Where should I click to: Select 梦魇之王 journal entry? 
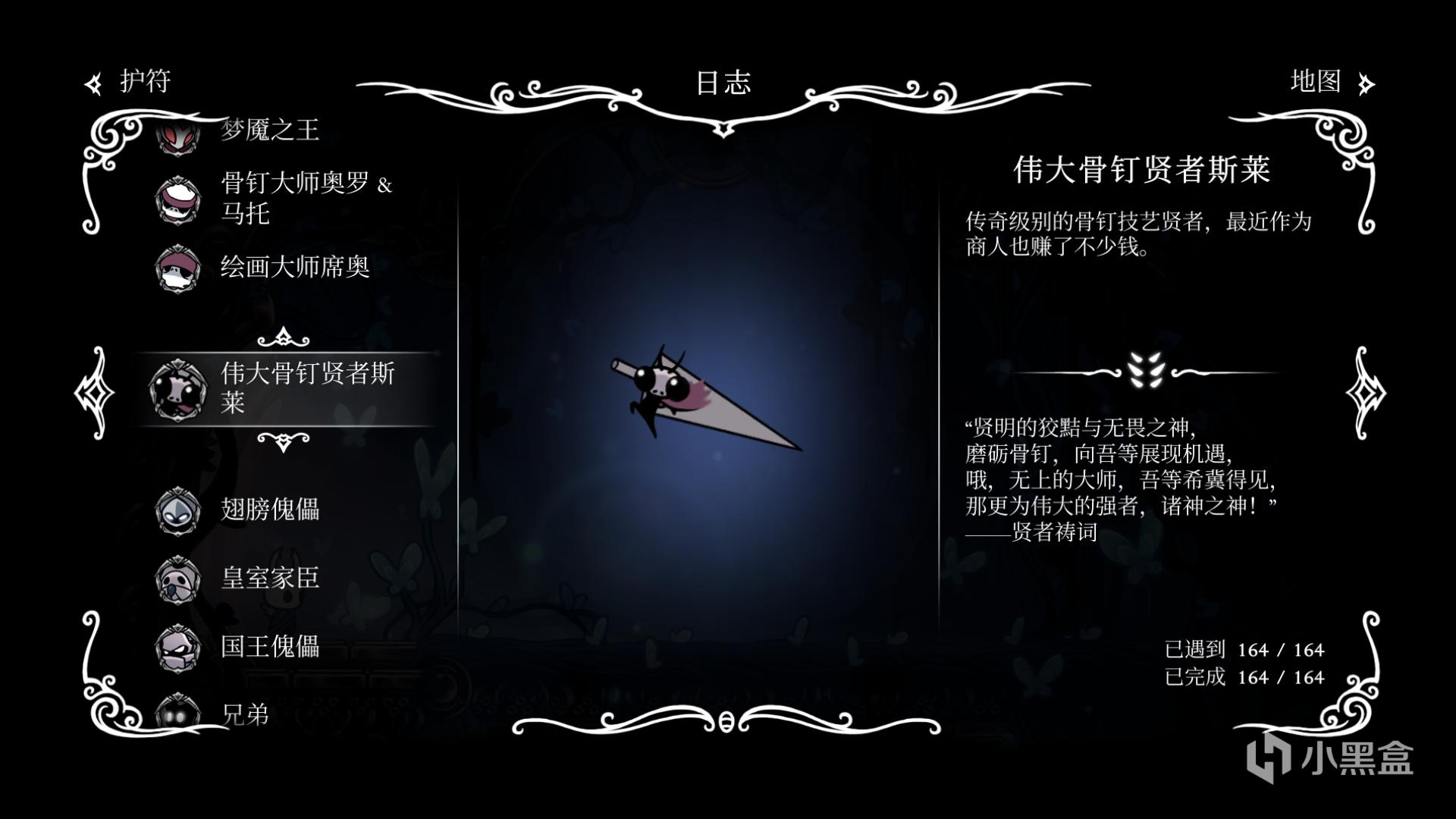[x=269, y=131]
